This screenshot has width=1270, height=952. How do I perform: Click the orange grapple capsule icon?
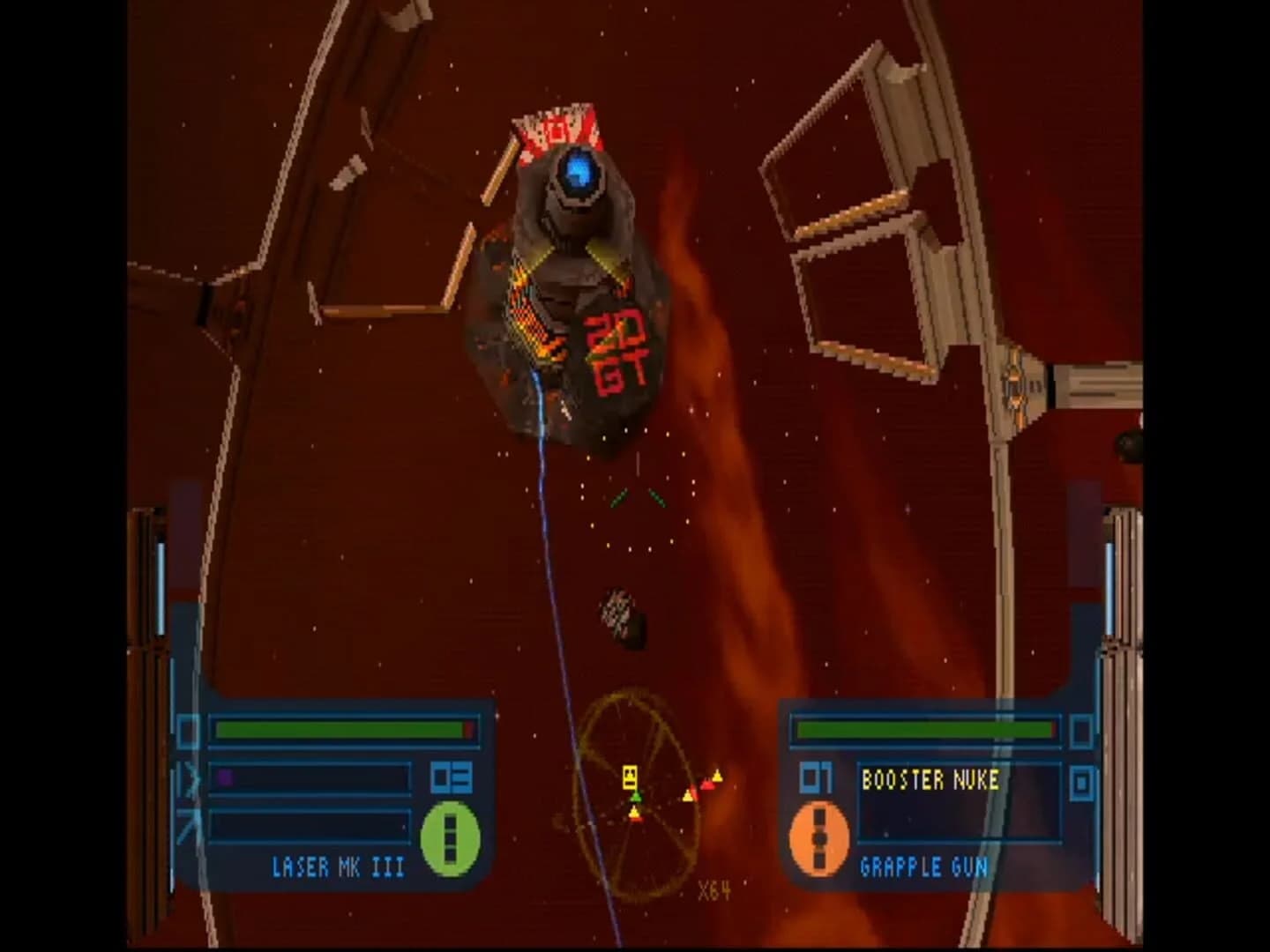(x=818, y=838)
